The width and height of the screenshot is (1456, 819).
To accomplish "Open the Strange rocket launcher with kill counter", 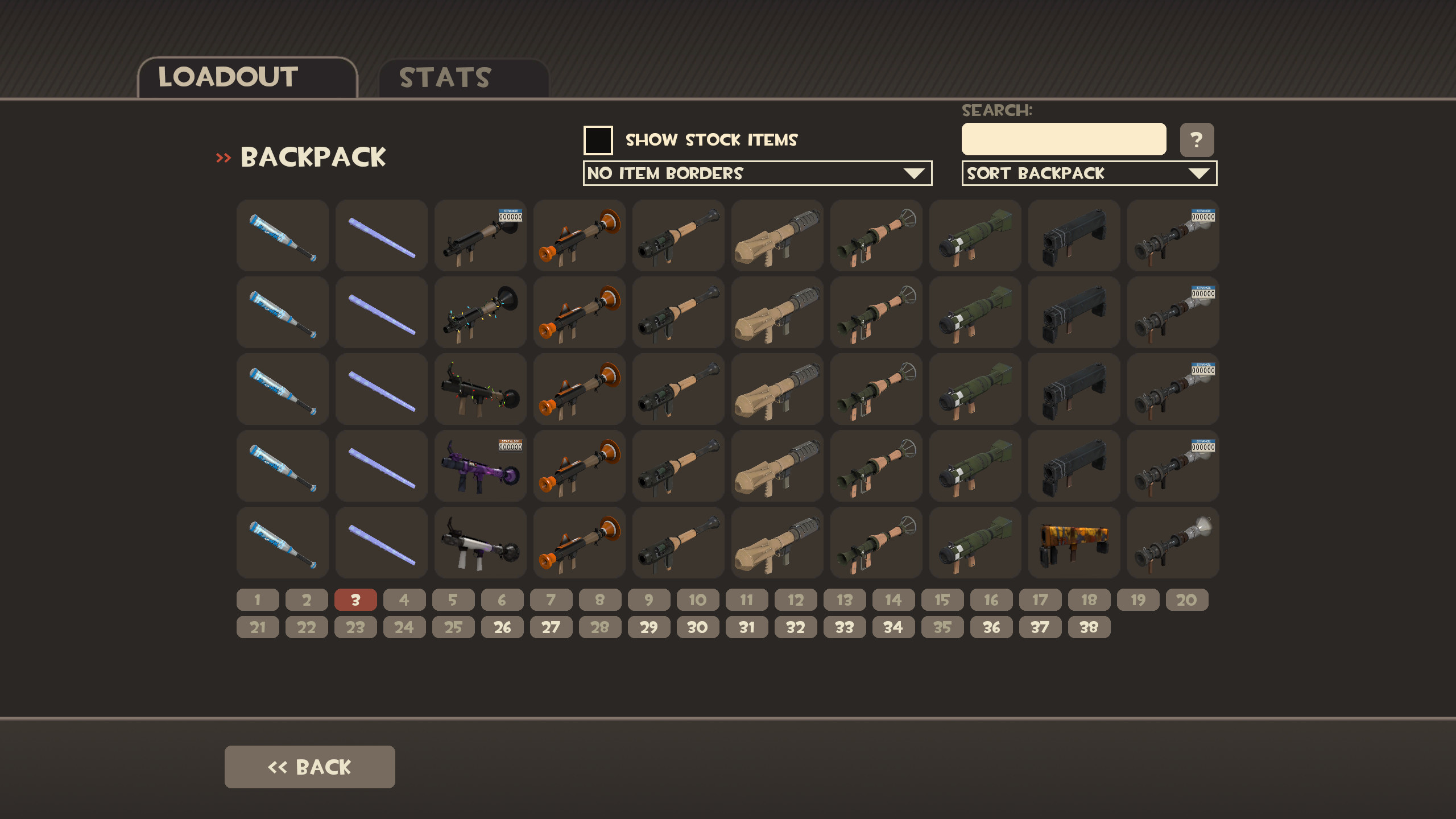I will click(x=479, y=236).
